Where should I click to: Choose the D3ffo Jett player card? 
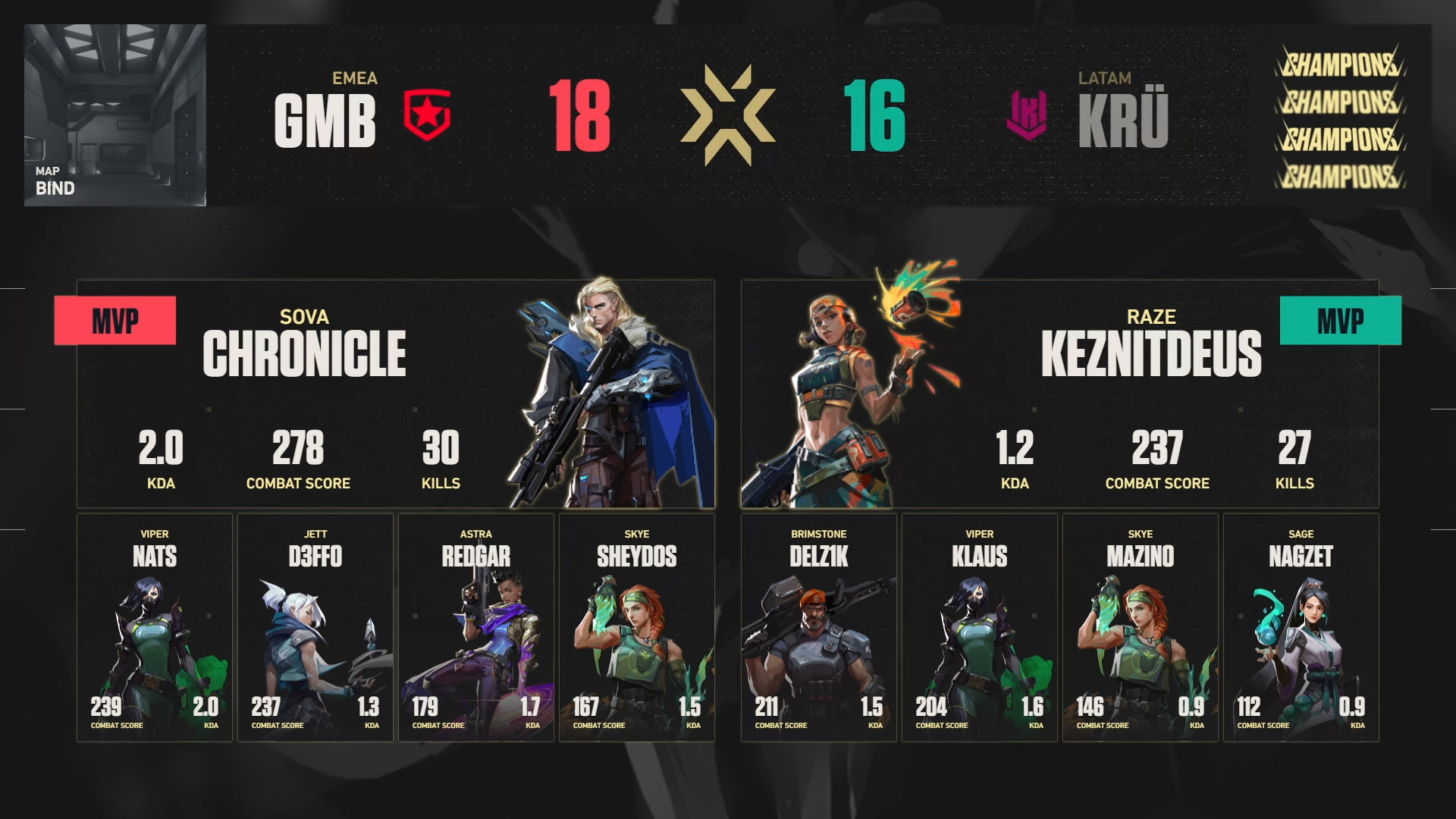[x=315, y=627]
